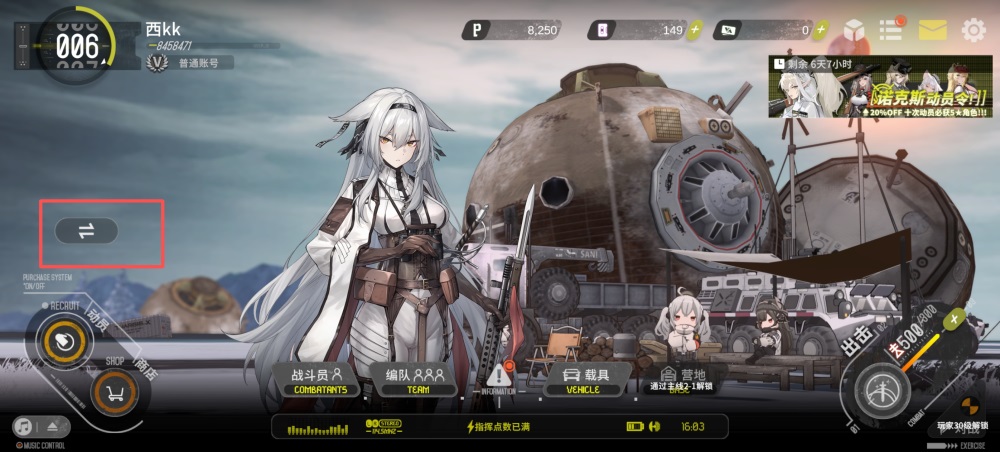Screen dimensions: 1000x452
Task: Open the Shop cart button
Action: click(115, 393)
